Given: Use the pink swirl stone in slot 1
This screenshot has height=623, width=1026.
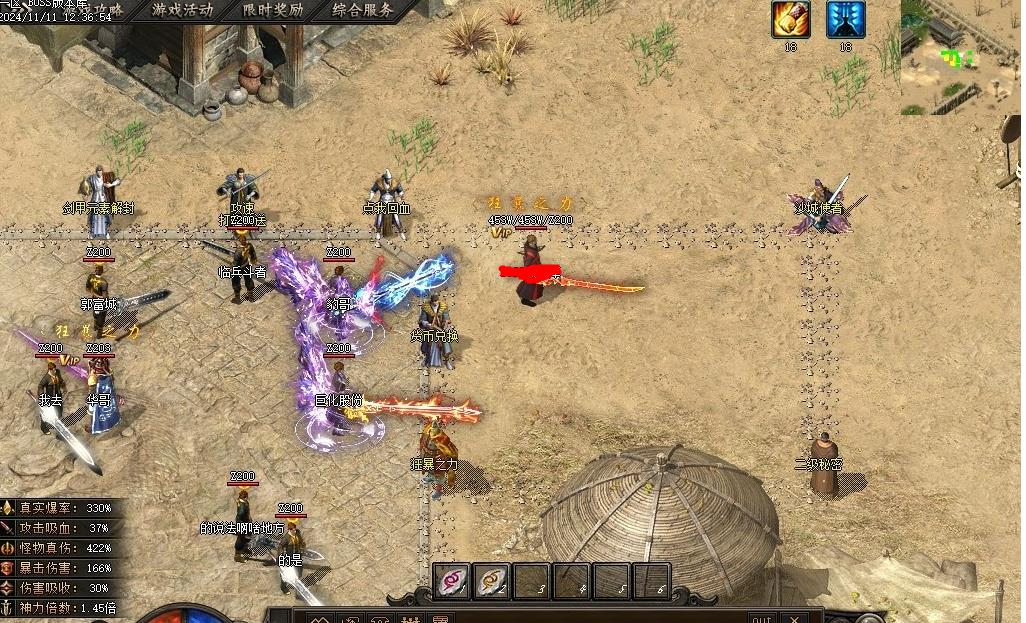Looking at the screenshot, I should (x=452, y=581).
